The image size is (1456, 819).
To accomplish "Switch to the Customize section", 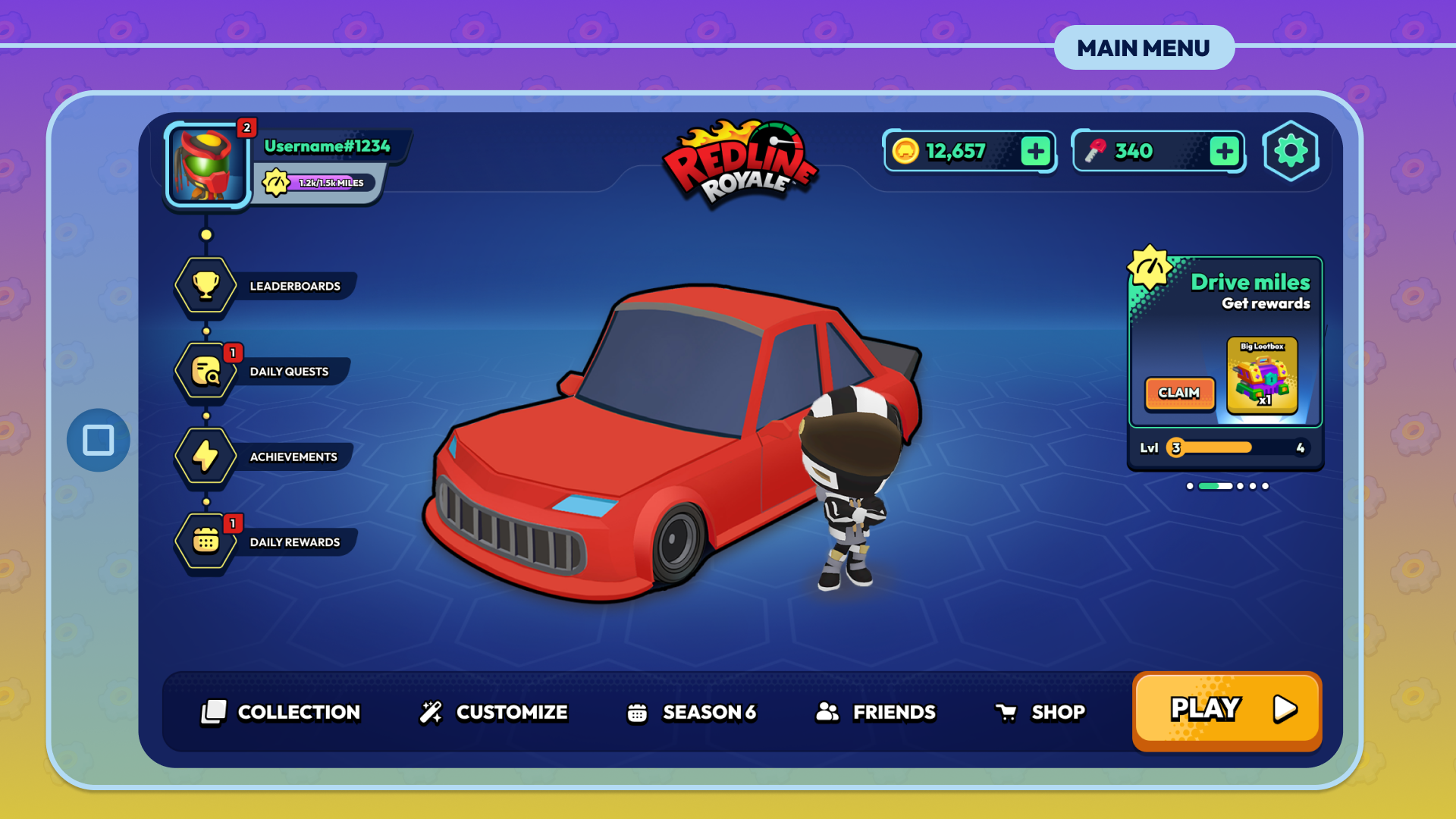I will coord(494,712).
